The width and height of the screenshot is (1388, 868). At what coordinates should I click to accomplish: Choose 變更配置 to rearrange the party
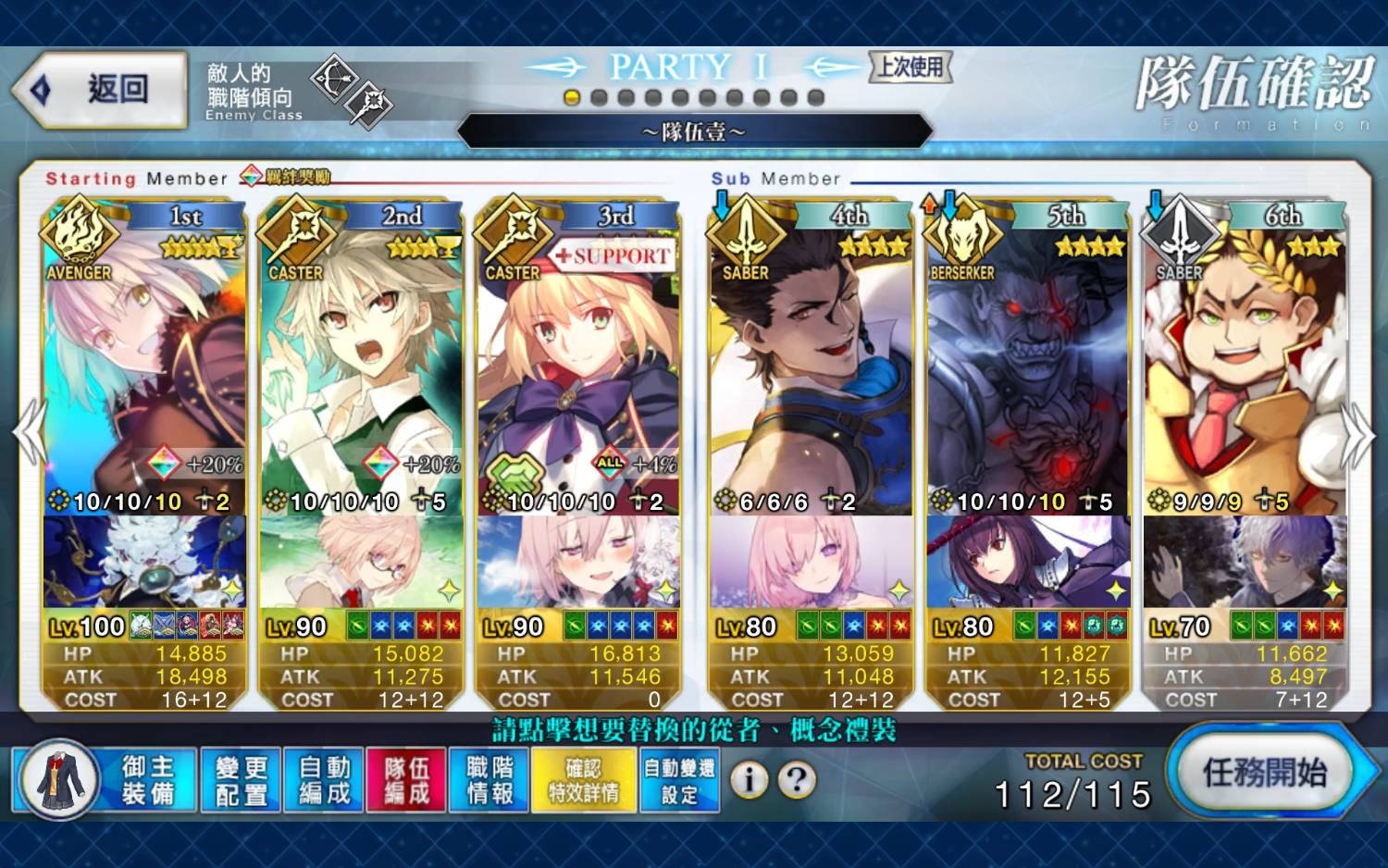(242, 780)
